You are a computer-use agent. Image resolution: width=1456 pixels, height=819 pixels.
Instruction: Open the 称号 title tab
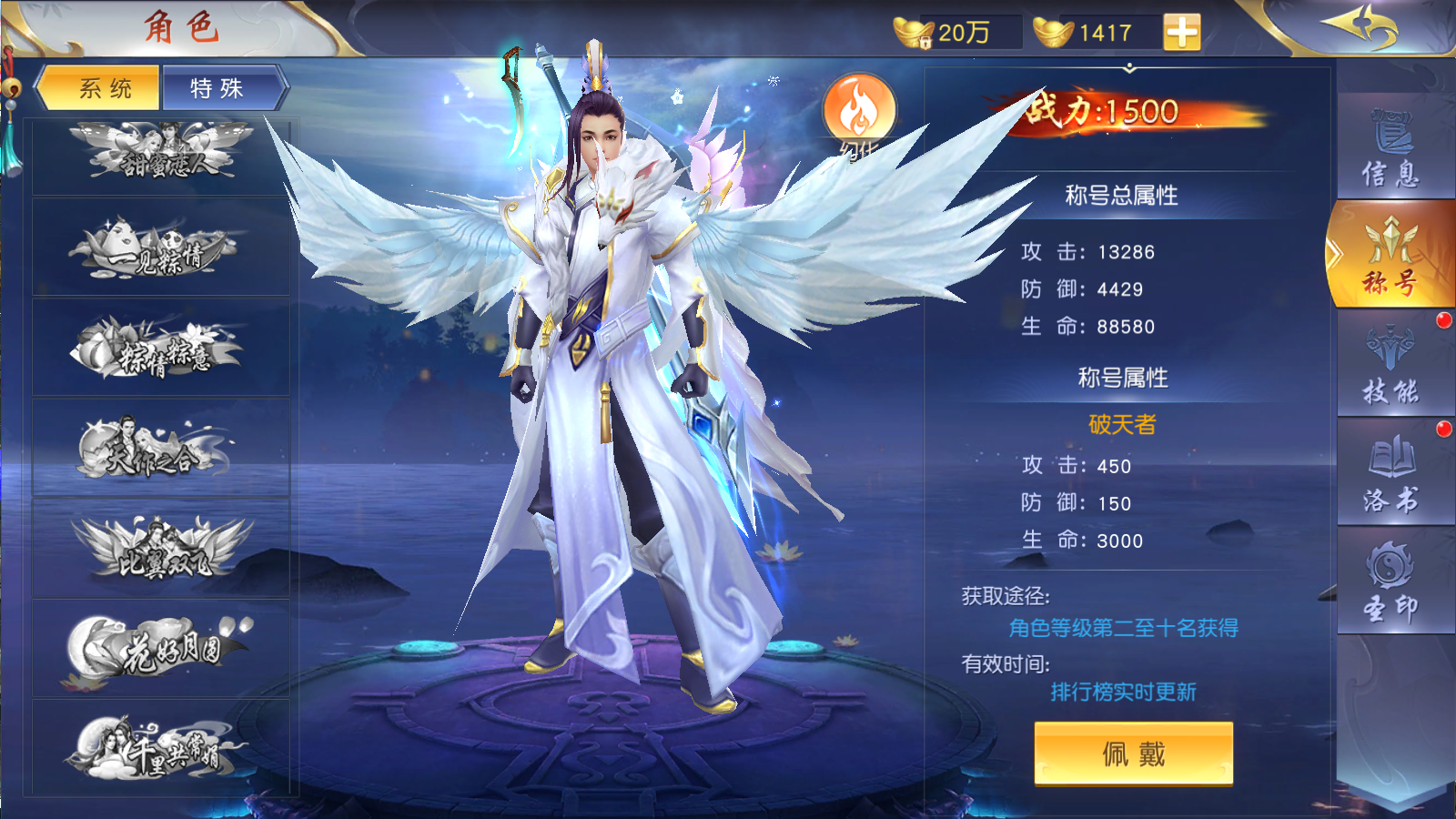(x=1390, y=256)
